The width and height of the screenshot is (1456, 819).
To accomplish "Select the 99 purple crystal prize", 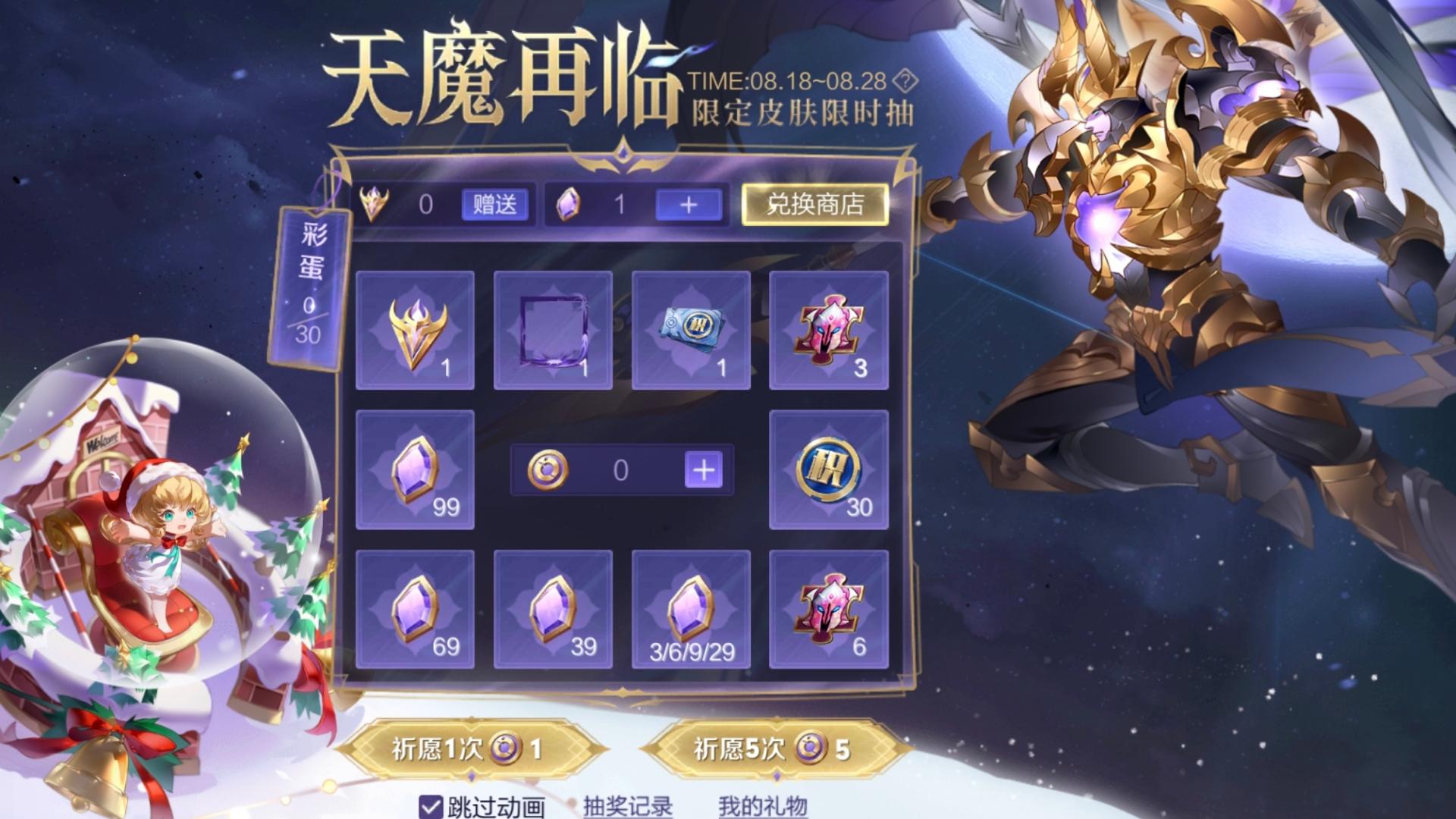I will click(x=415, y=469).
